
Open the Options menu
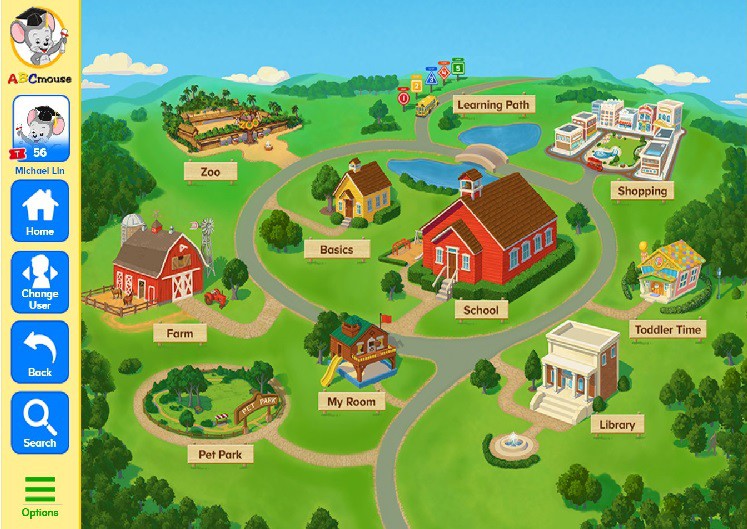pos(40,497)
